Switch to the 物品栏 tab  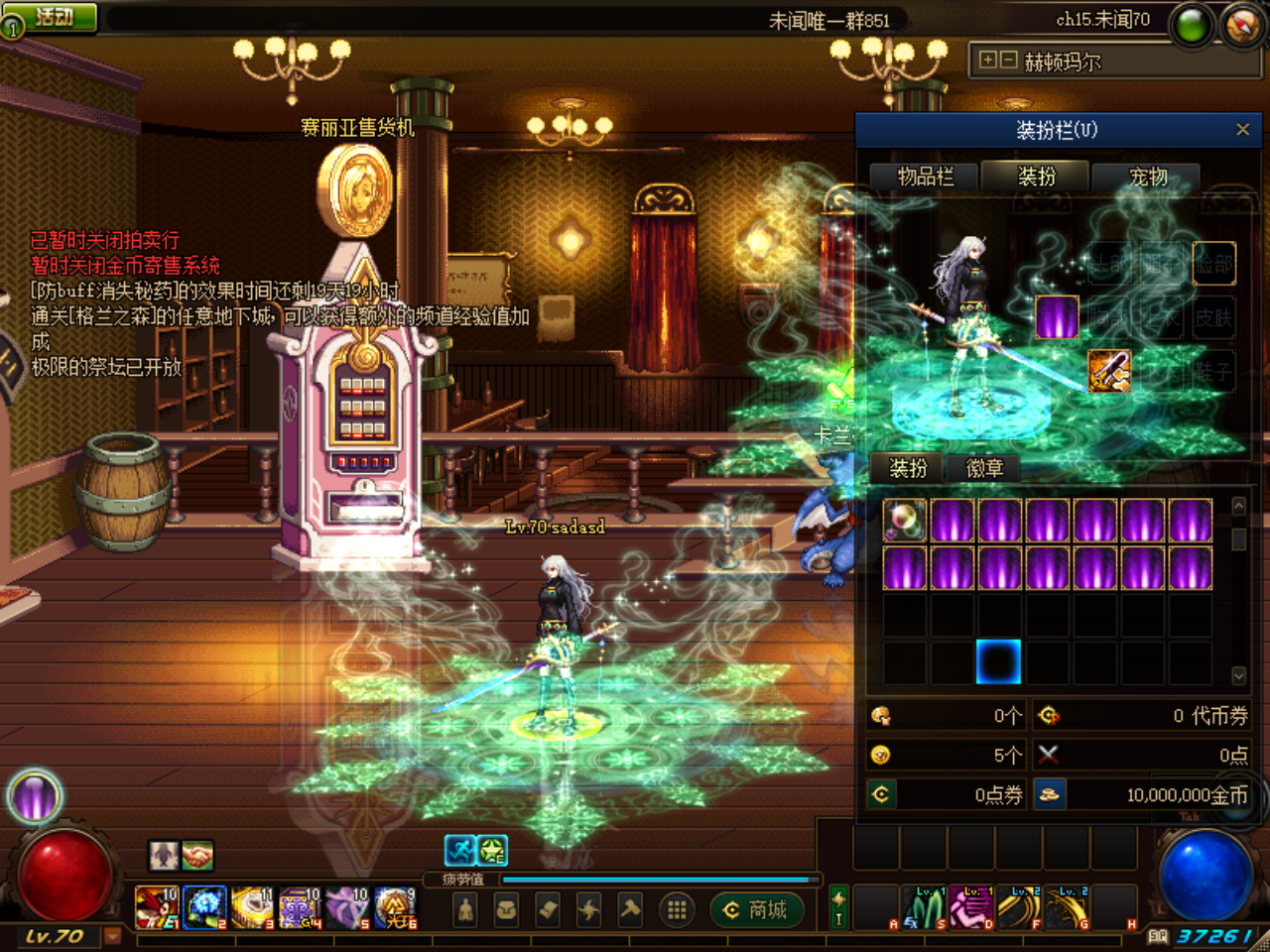click(x=928, y=177)
